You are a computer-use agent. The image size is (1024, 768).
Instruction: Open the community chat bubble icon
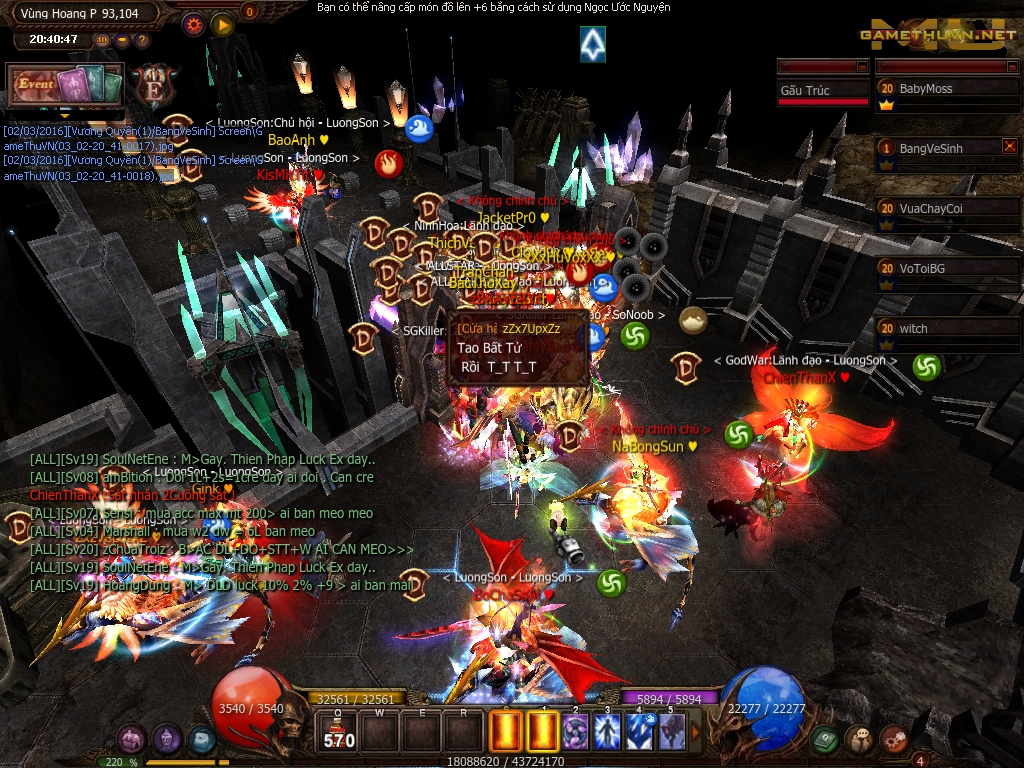click(x=859, y=739)
